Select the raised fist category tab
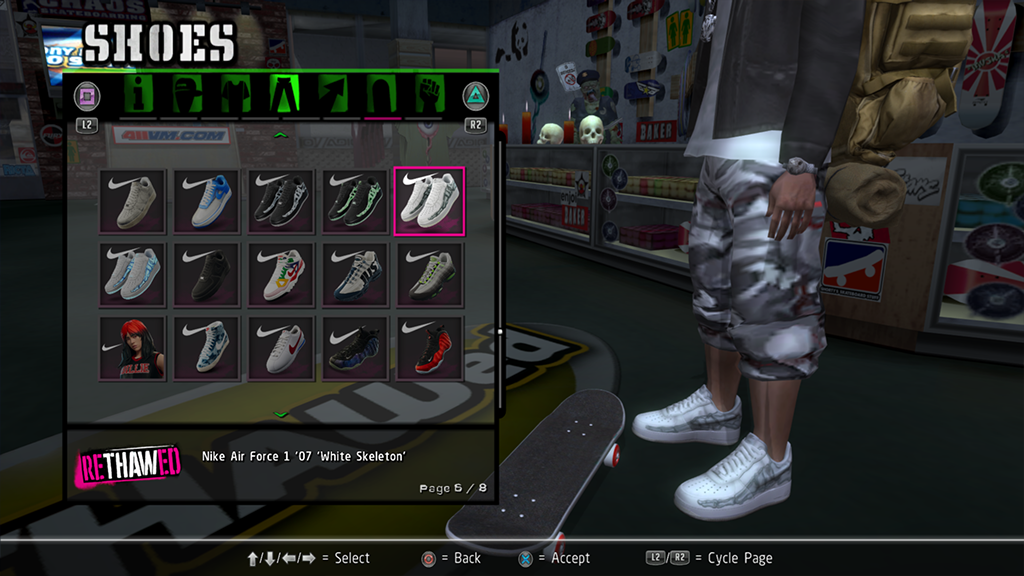The height and width of the screenshot is (576, 1024). point(430,95)
